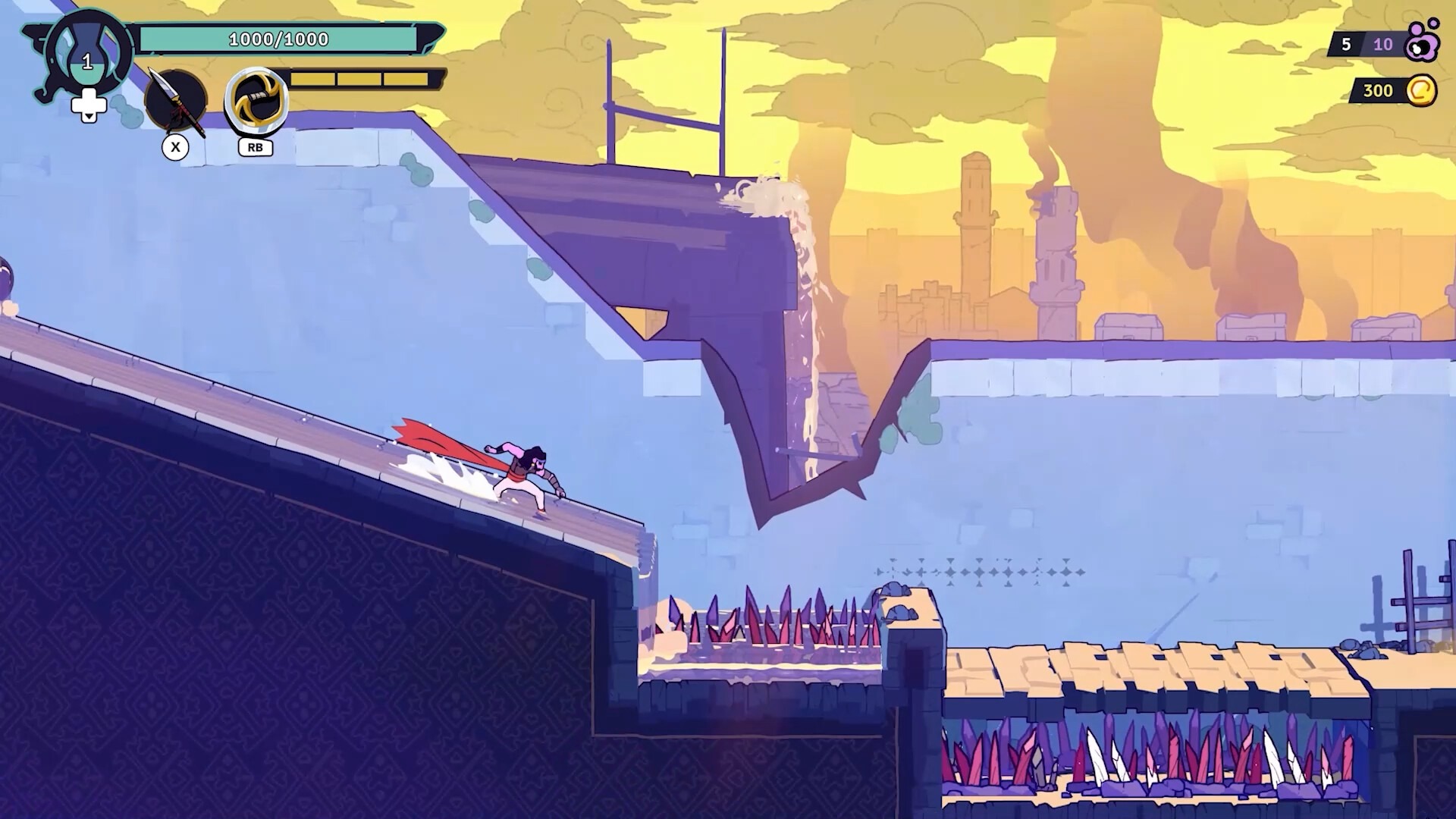Image resolution: width=1456 pixels, height=819 pixels.
Task: Activate the golden chakram tool icon
Action: 257,102
